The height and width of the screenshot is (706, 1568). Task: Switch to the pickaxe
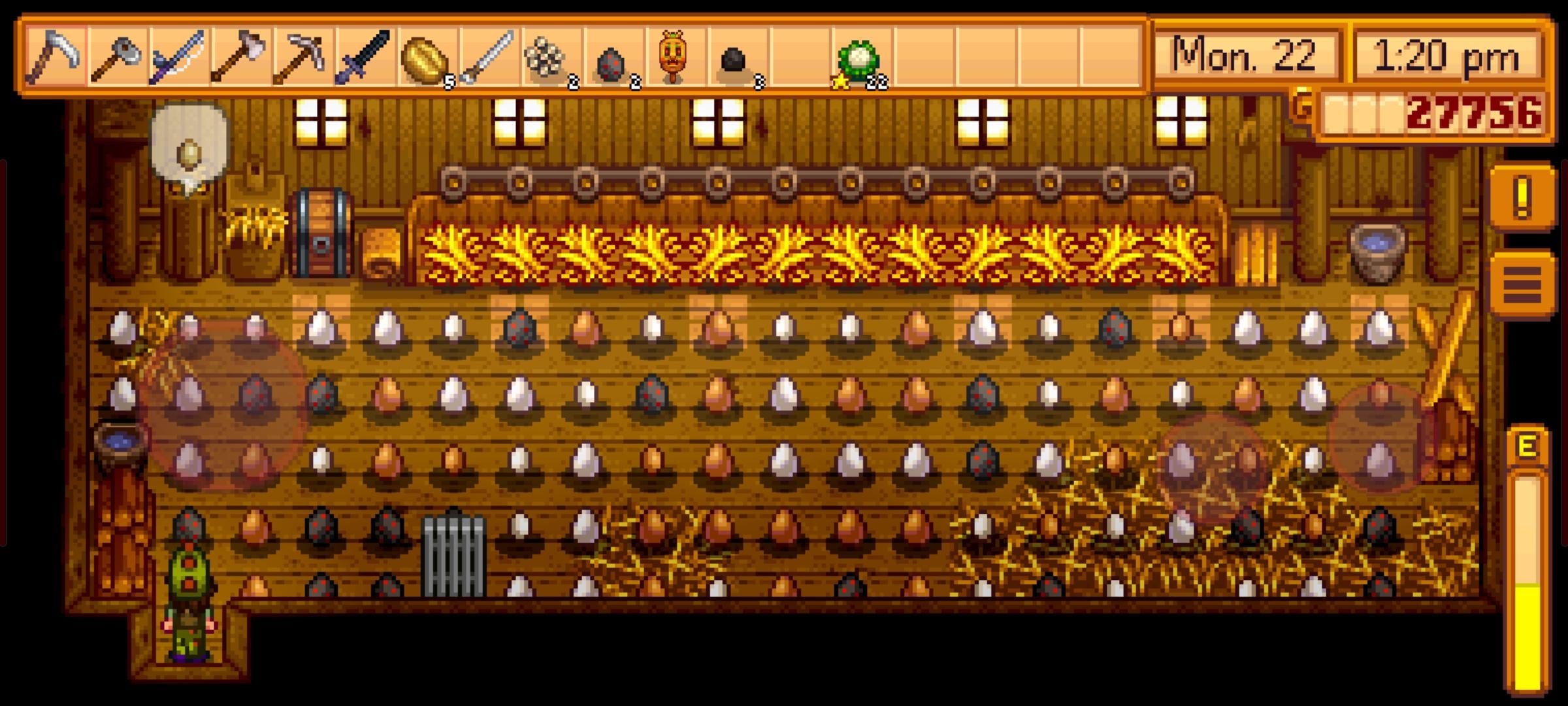coord(303,58)
